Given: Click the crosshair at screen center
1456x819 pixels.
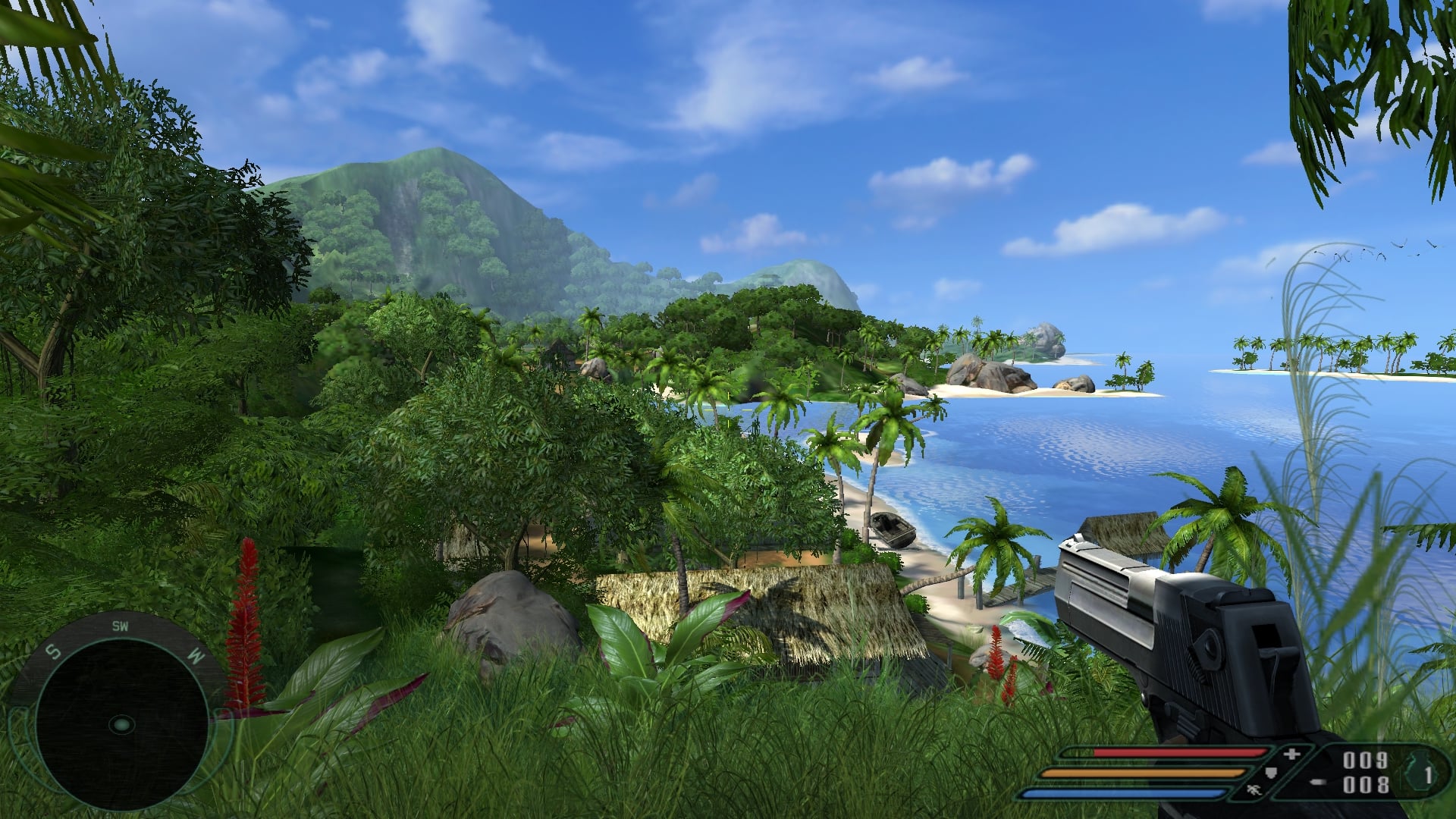Looking at the screenshot, I should (x=728, y=409).
